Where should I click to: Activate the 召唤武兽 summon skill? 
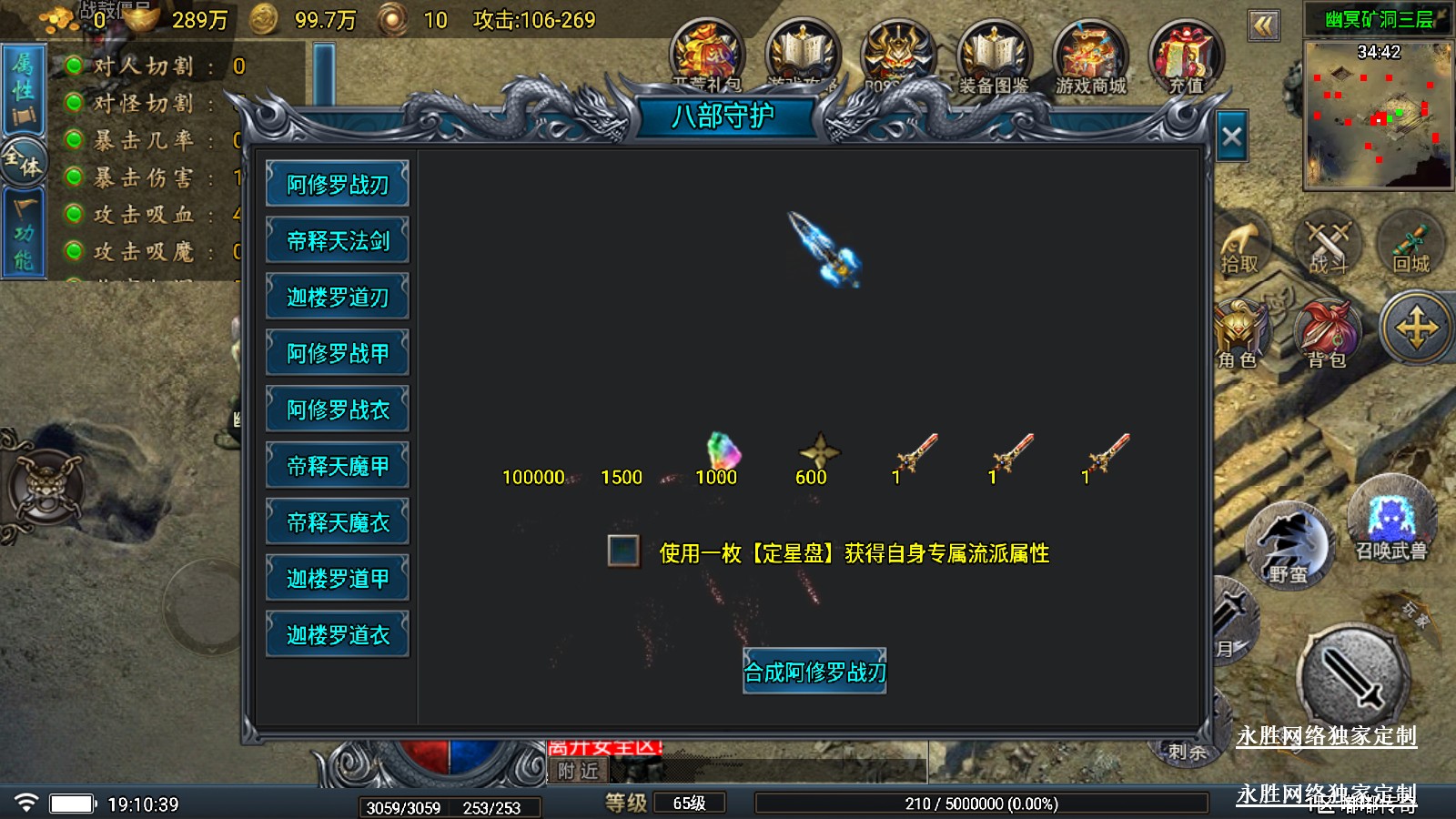1390,523
